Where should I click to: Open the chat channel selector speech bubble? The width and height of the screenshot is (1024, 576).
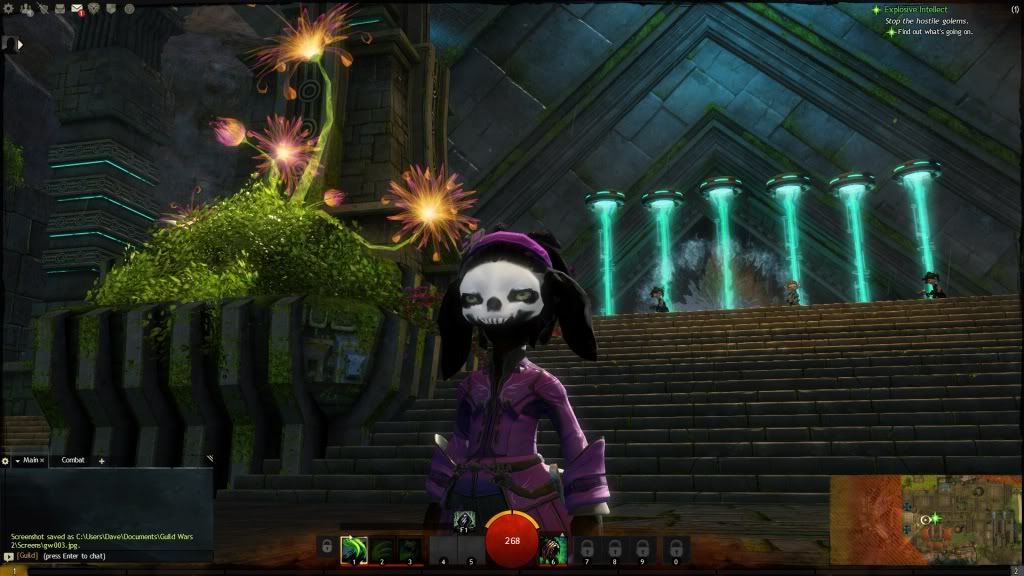[8, 556]
